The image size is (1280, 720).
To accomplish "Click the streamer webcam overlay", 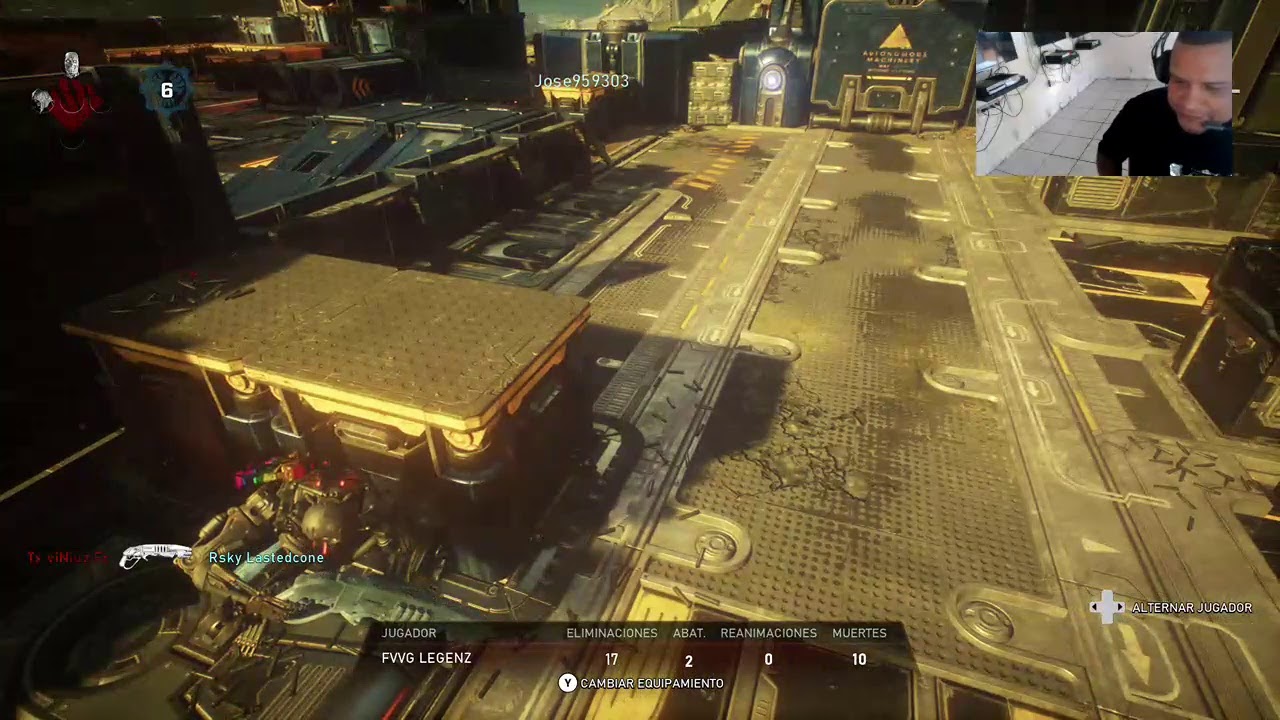I will [x=1105, y=104].
